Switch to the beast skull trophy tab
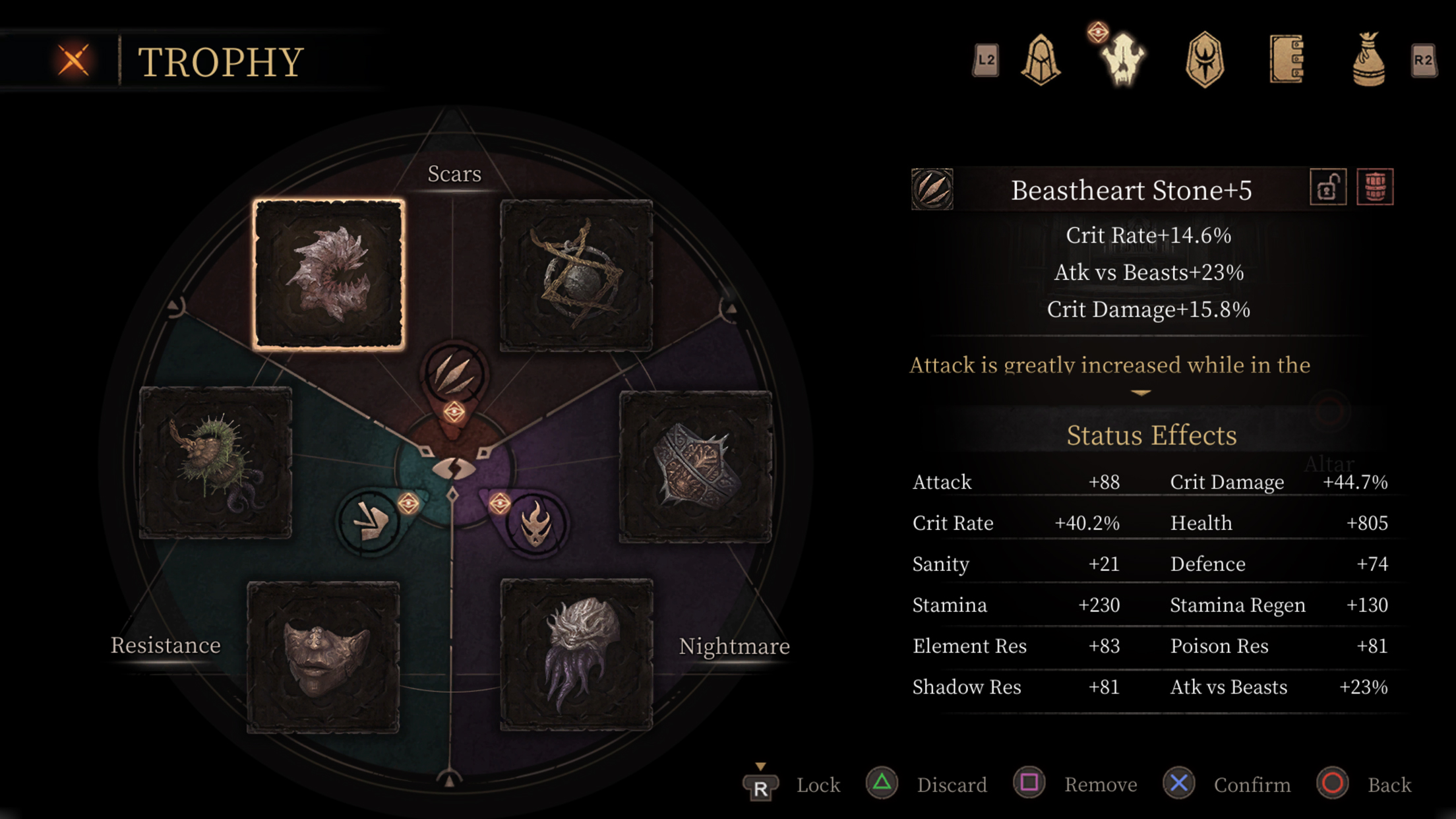This screenshot has height=819, width=1456. (x=1122, y=60)
